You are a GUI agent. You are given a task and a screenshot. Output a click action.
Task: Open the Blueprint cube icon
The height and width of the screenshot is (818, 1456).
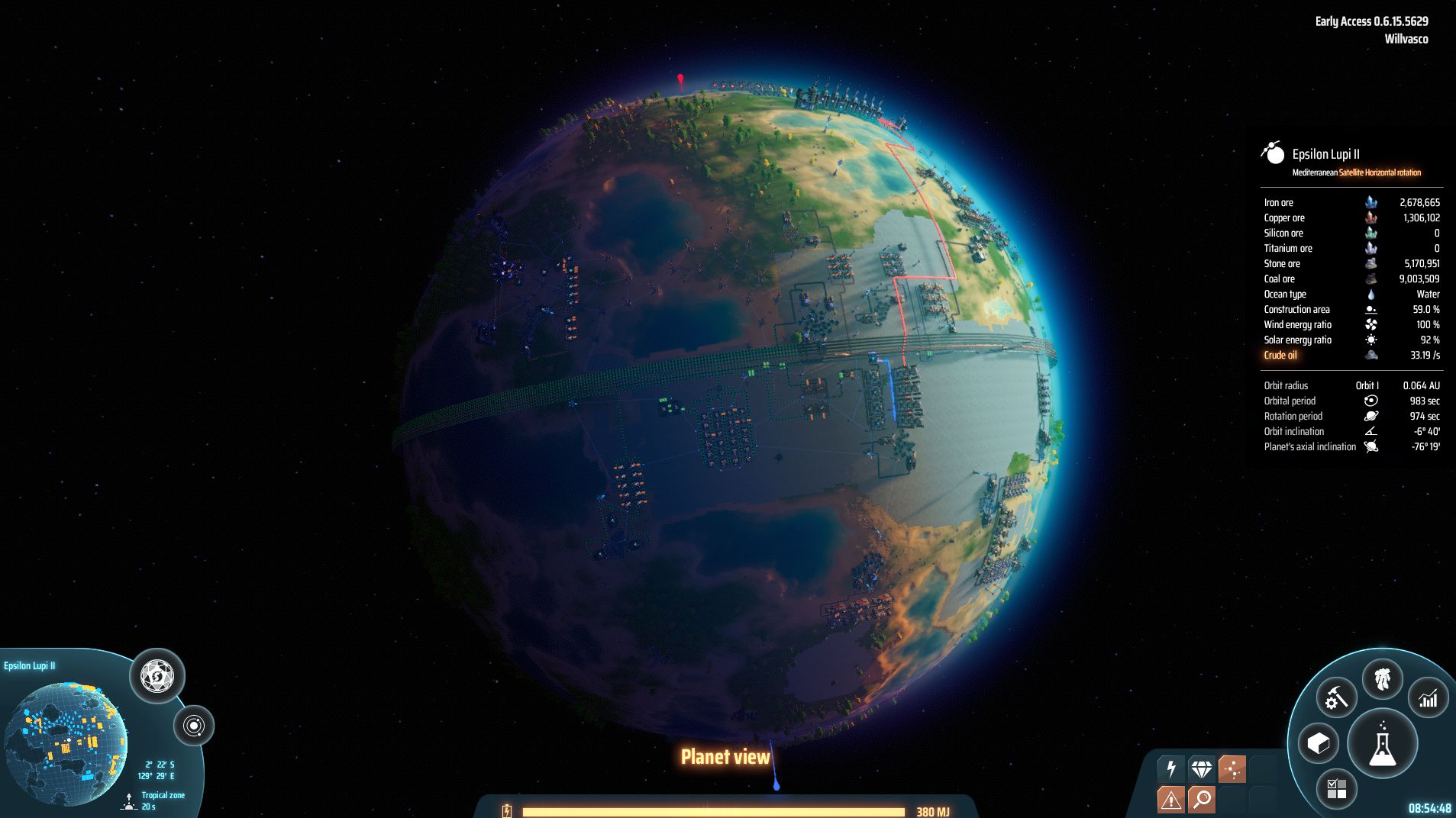pyautogui.click(x=1319, y=741)
